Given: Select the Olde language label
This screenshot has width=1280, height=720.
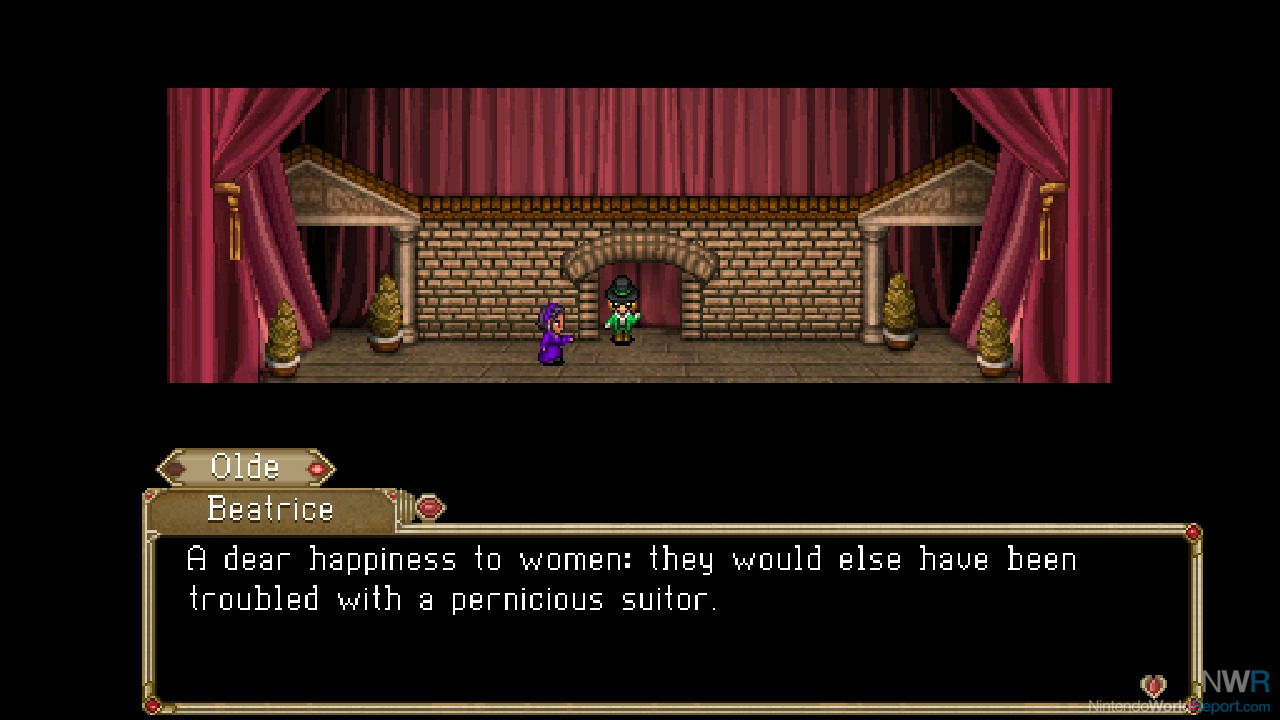Looking at the screenshot, I should [246, 467].
